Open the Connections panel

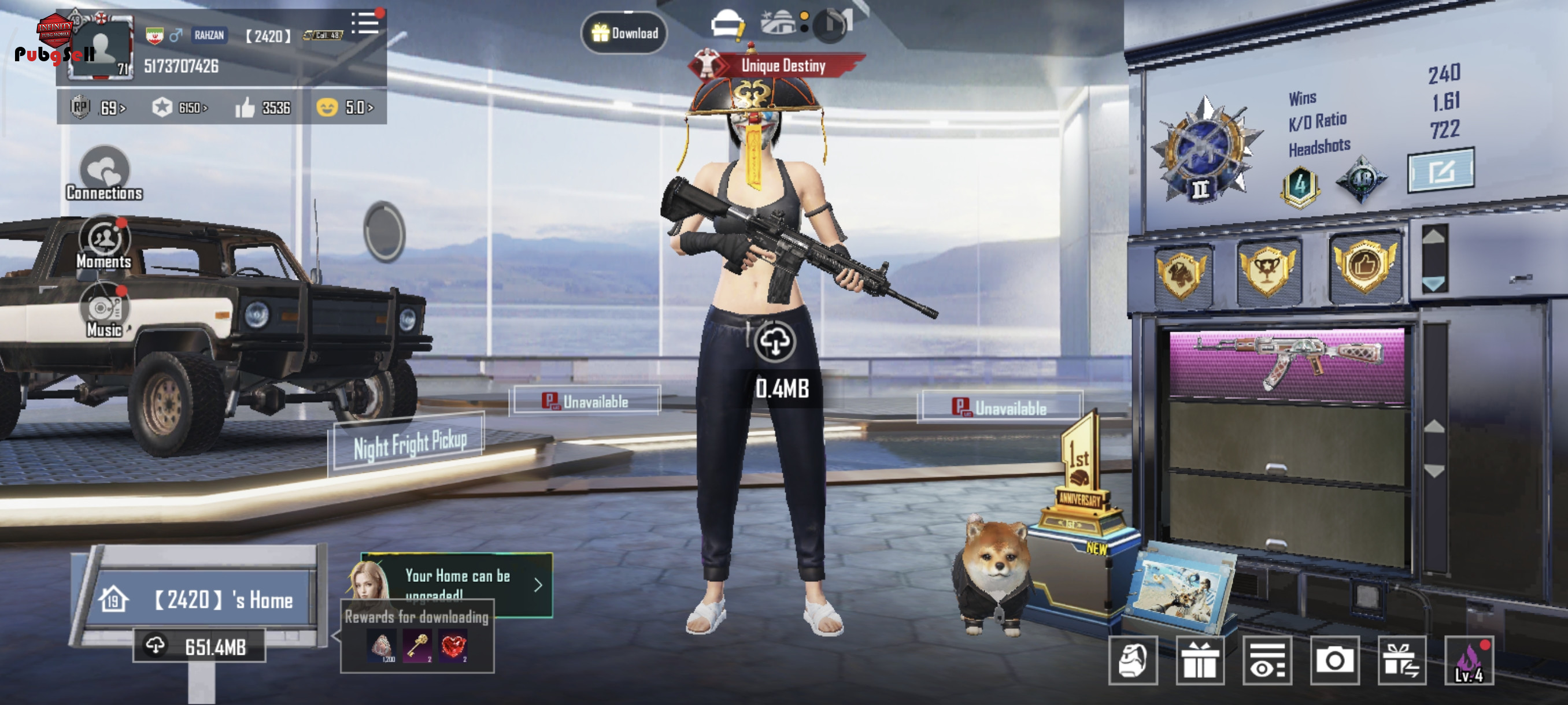point(104,174)
